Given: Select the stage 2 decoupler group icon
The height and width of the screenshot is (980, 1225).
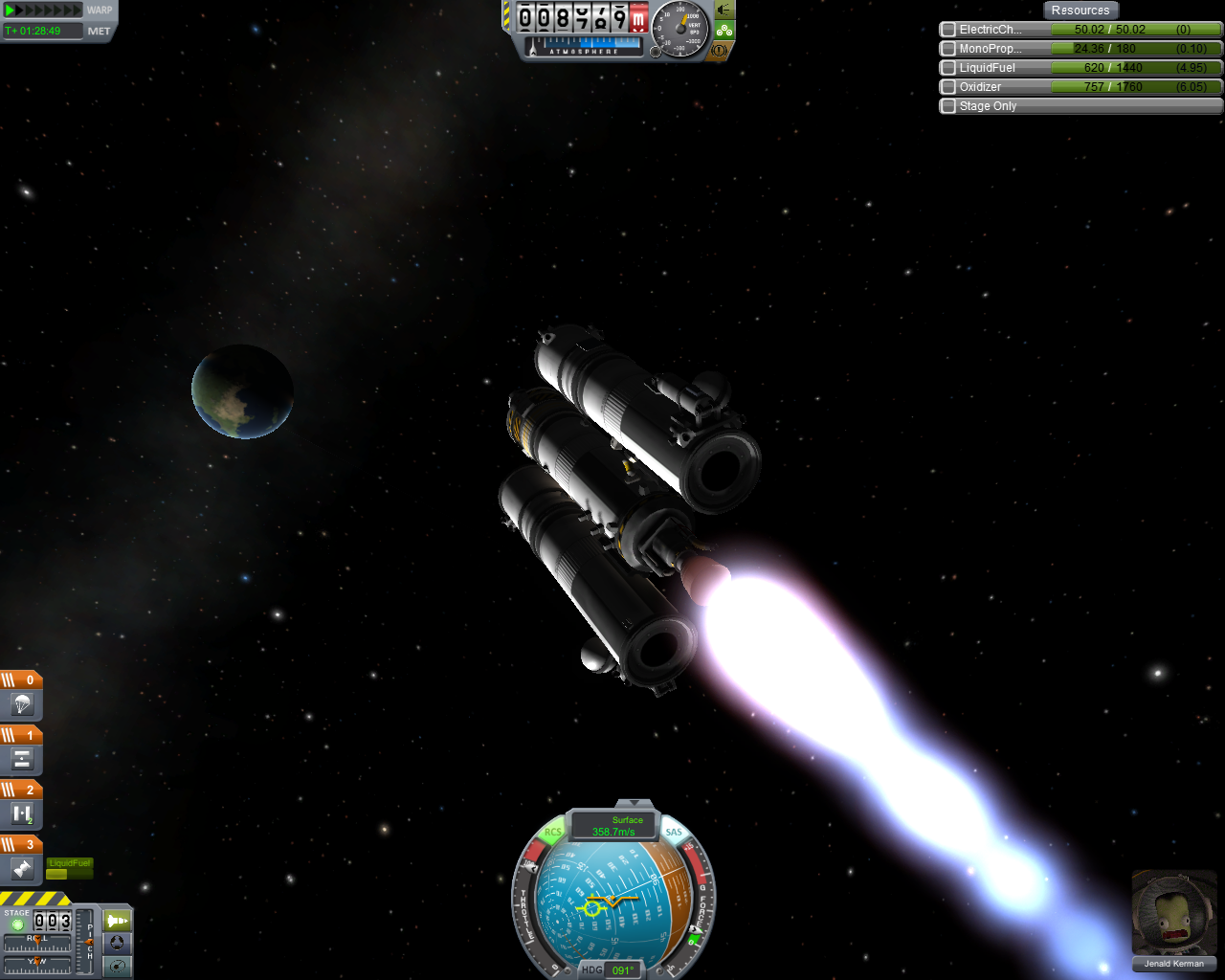Looking at the screenshot, I should coord(22,814).
